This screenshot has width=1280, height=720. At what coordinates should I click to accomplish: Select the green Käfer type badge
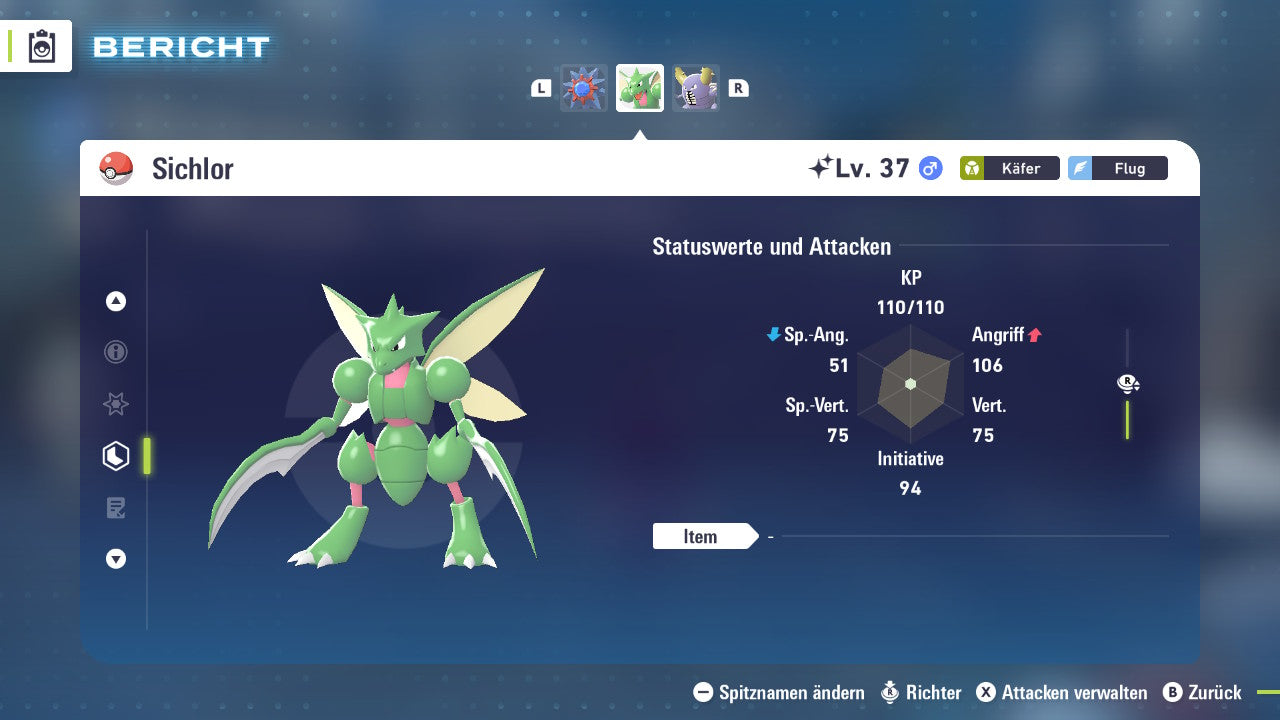coord(1009,168)
